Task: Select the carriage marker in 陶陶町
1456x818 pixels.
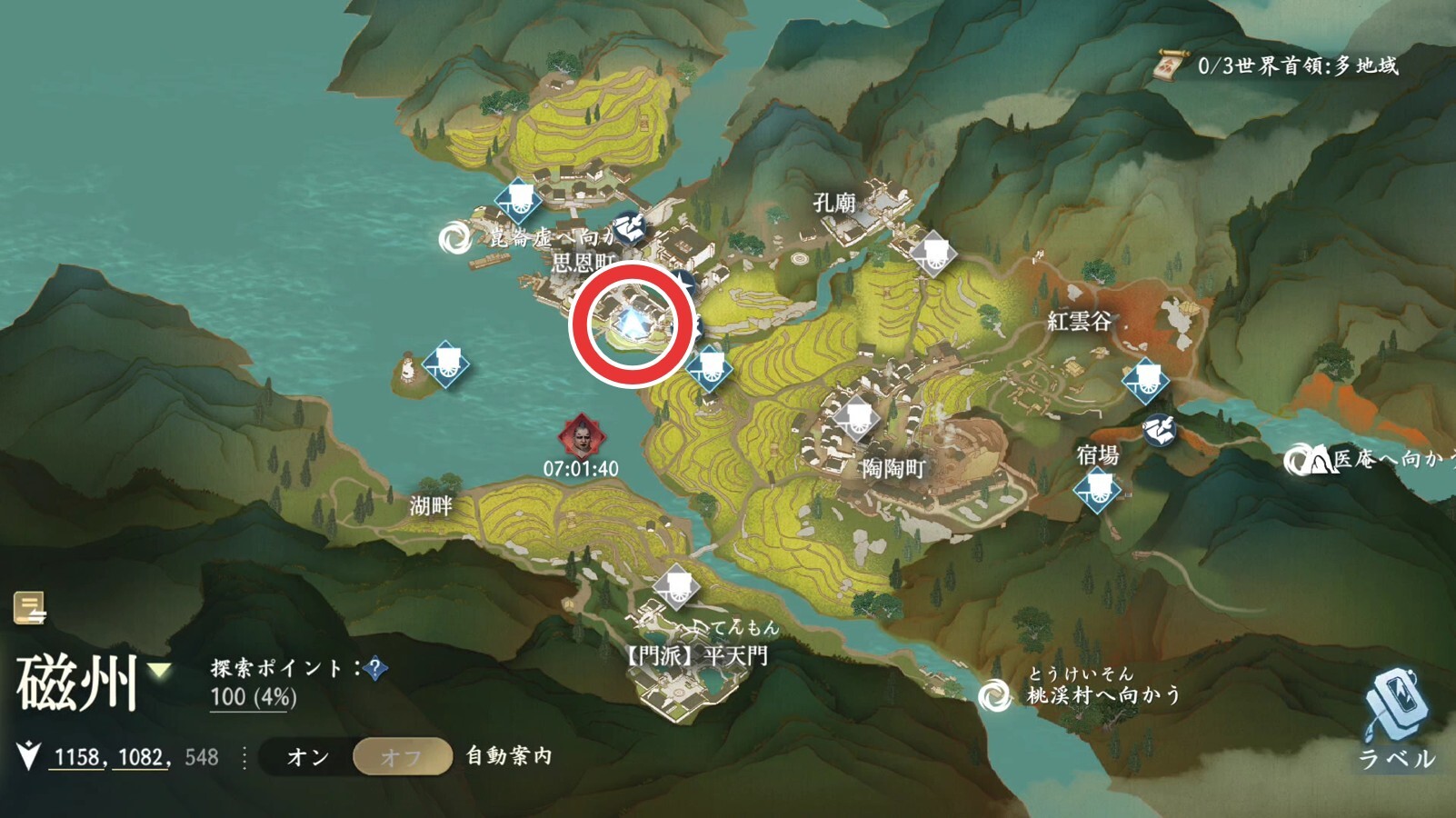Action: 856,418
